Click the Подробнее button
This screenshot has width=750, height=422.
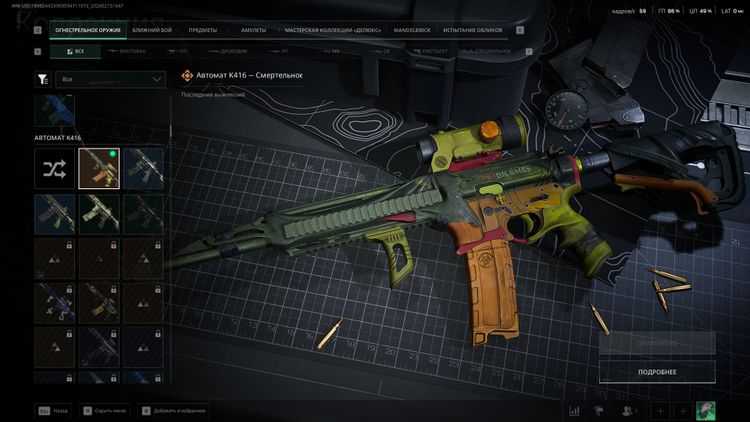[657, 372]
